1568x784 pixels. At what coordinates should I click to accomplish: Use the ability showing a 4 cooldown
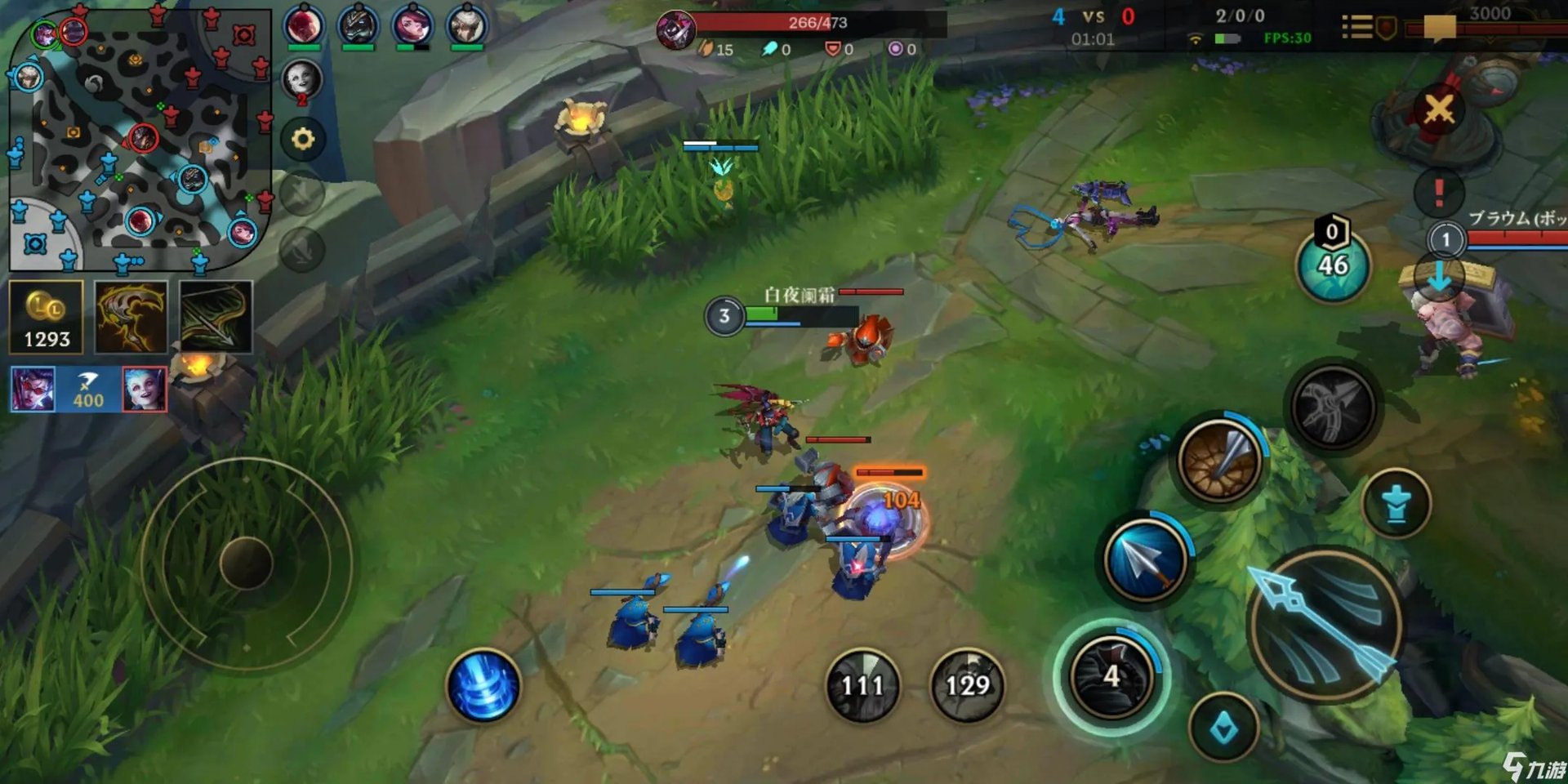point(1111,677)
